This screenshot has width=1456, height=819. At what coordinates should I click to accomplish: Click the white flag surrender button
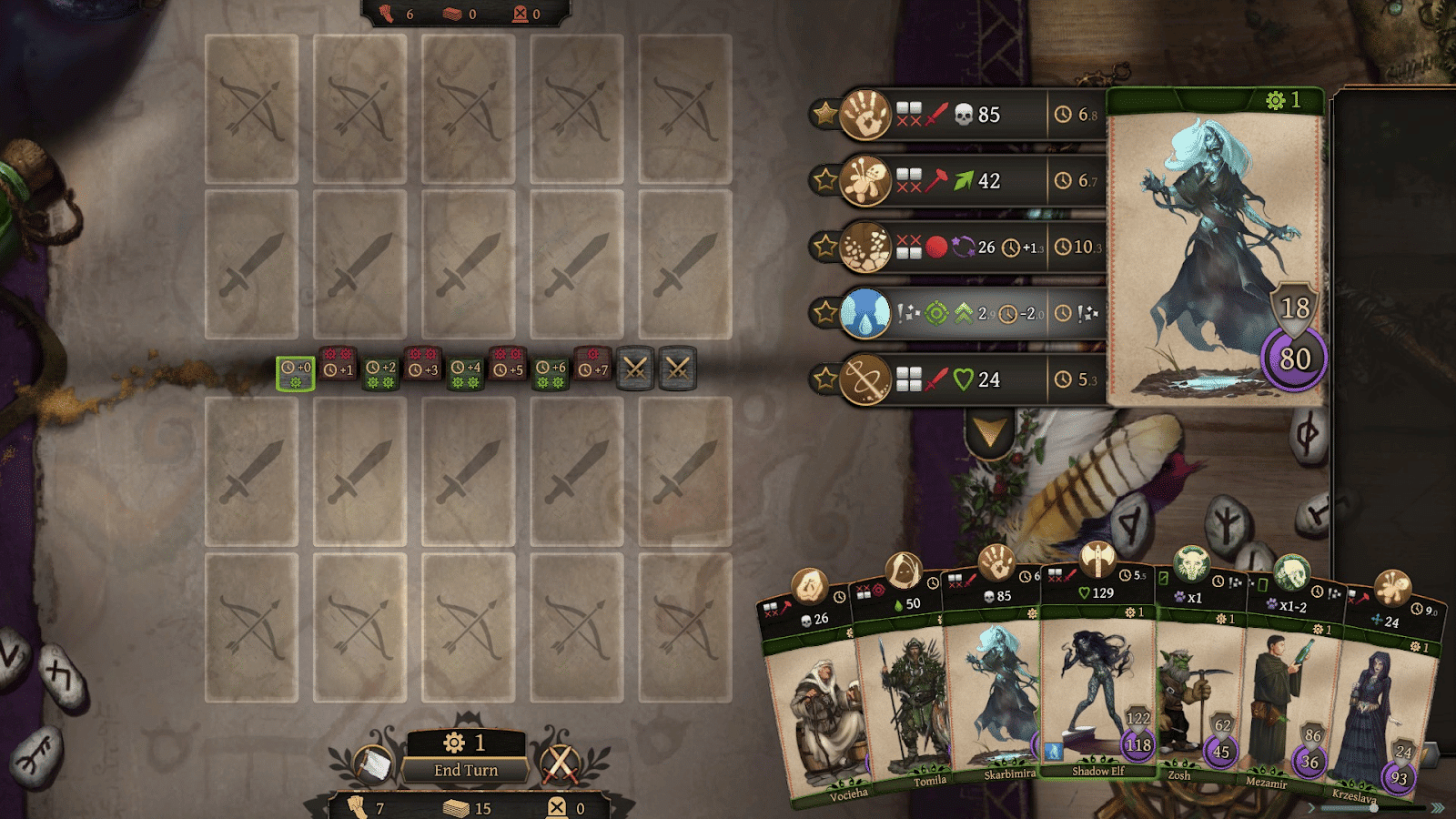[371, 764]
